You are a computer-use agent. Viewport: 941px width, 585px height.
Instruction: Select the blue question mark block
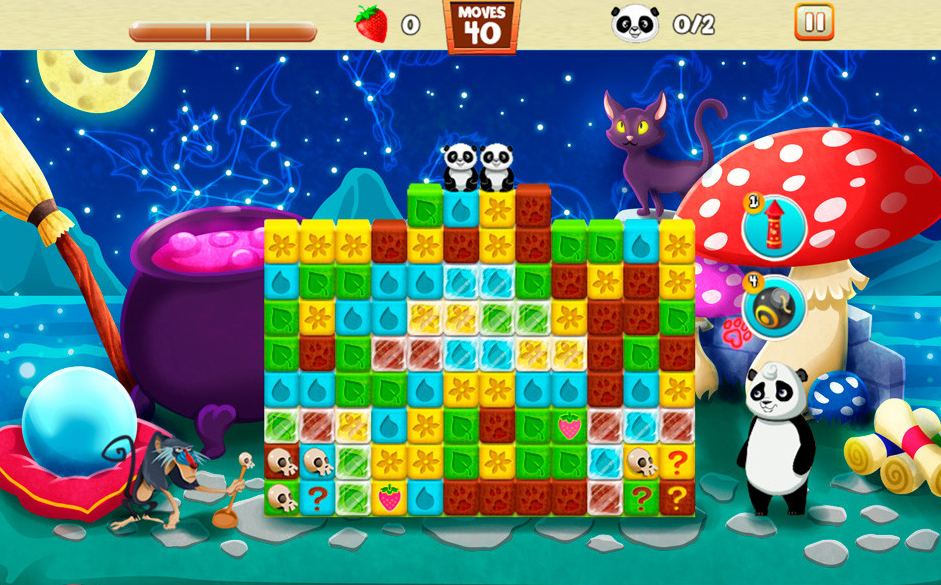(x=317, y=496)
